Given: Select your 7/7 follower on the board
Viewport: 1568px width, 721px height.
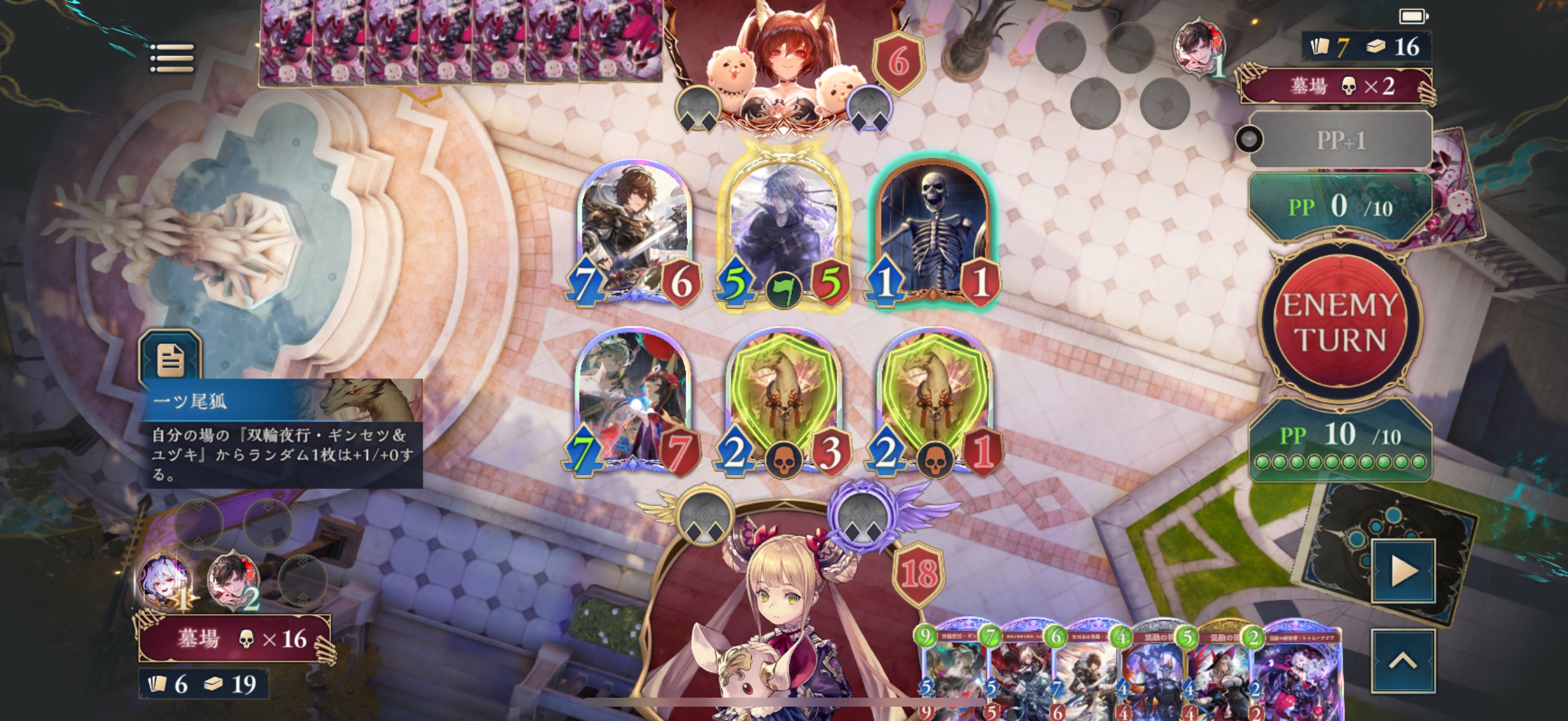Looking at the screenshot, I should click(633, 402).
